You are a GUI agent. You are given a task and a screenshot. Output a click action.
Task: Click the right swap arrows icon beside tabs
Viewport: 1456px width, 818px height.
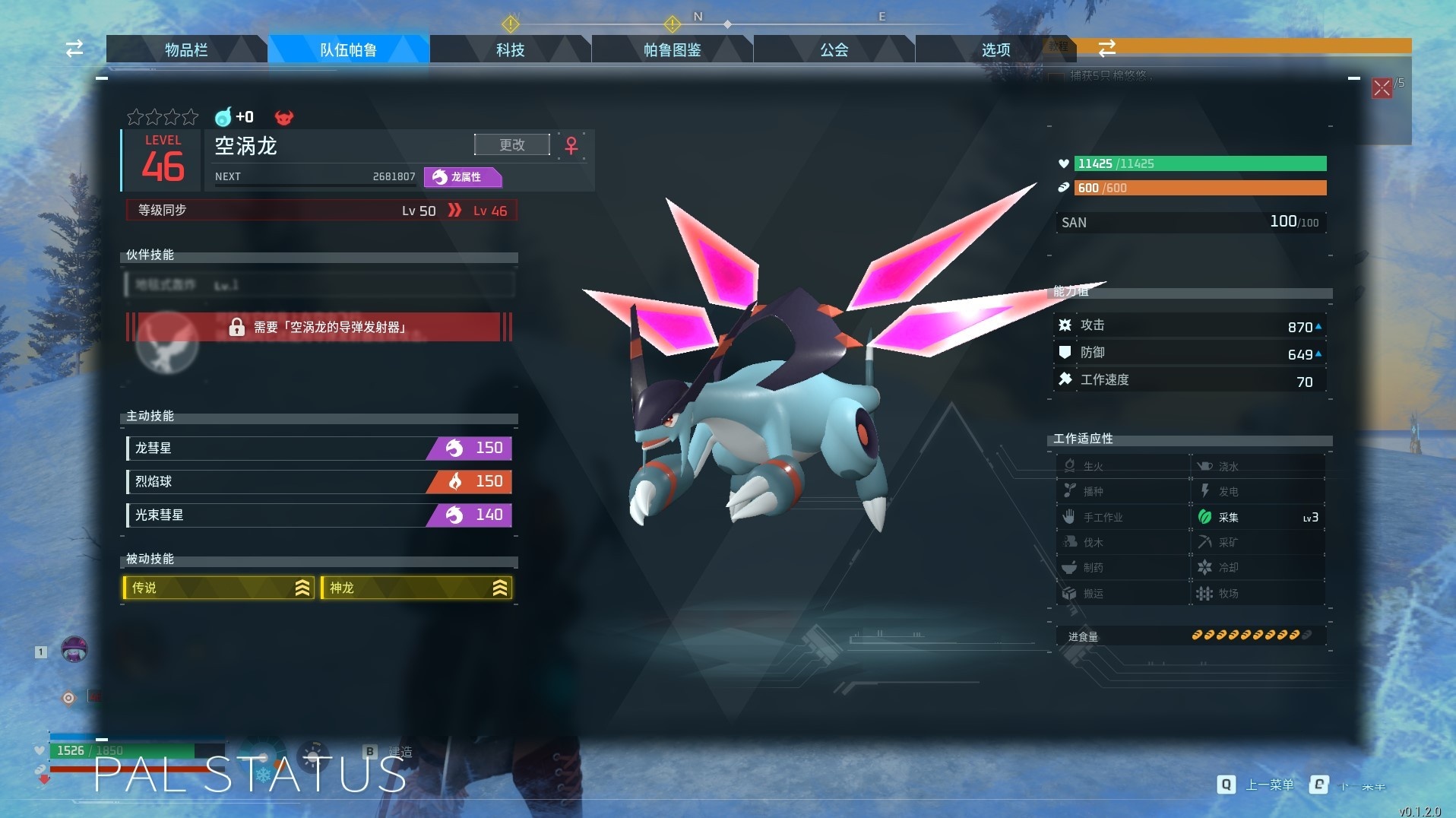point(1107,48)
